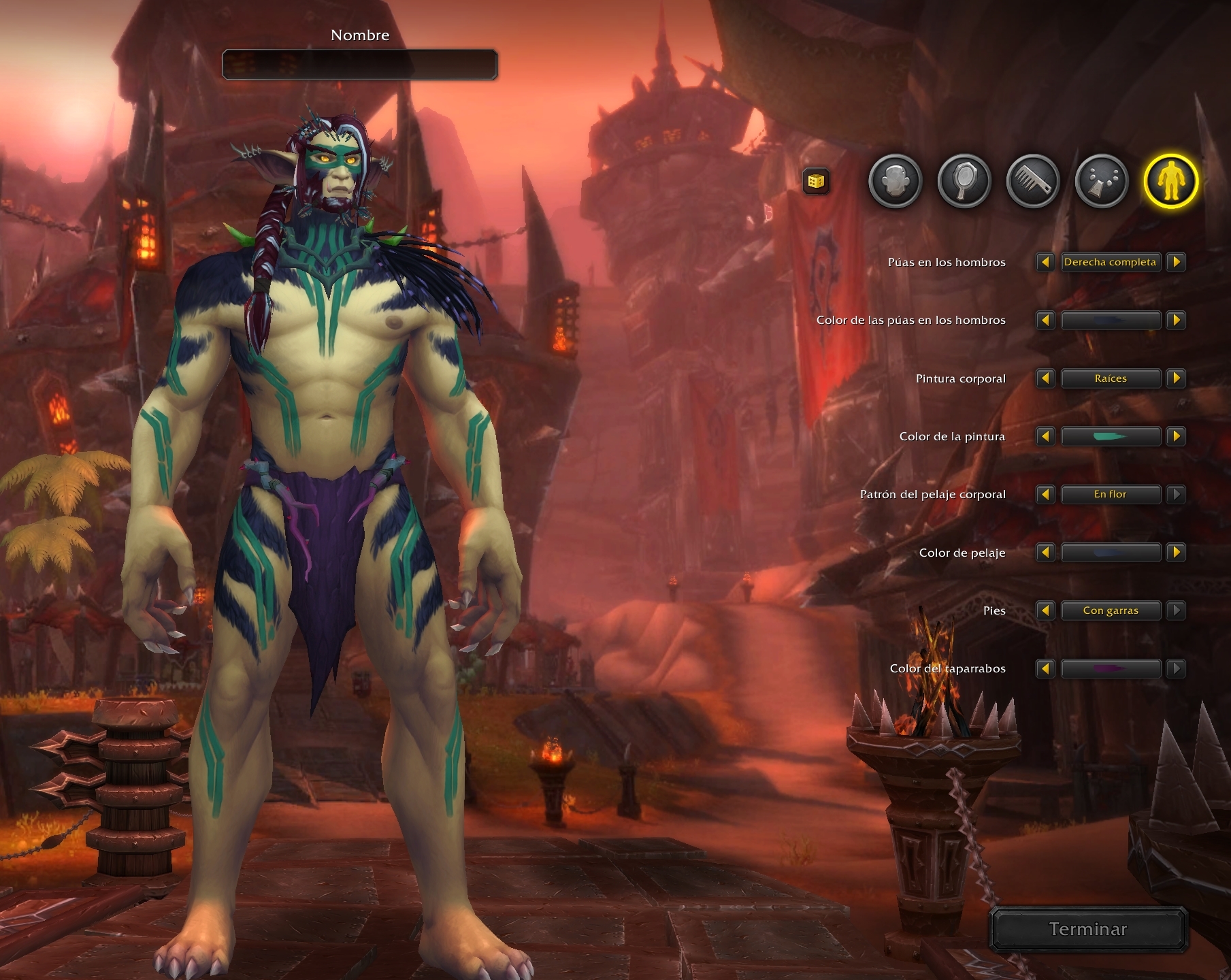Image resolution: width=1231 pixels, height=980 pixels.
Task: Next Color de pelaje option arrow
Action: (x=1176, y=553)
